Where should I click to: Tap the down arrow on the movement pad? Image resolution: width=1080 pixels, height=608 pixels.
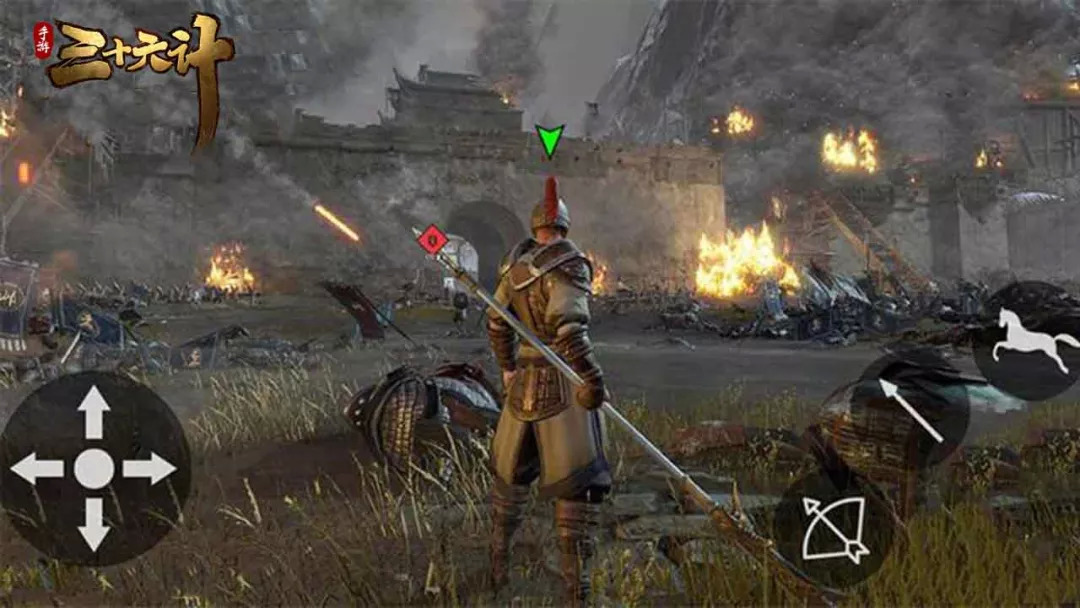click(94, 524)
